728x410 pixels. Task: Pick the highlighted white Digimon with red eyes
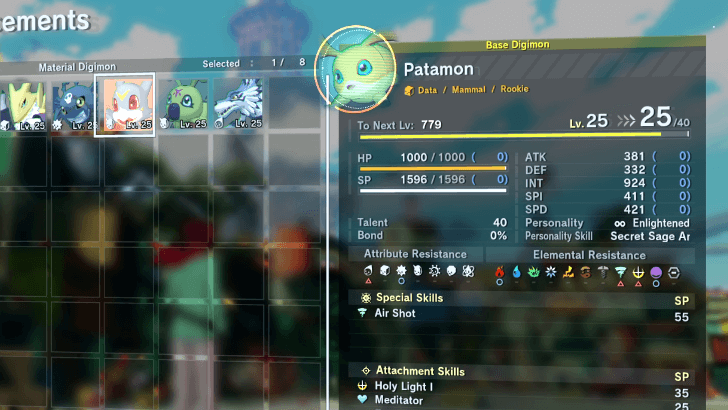(125, 105)
